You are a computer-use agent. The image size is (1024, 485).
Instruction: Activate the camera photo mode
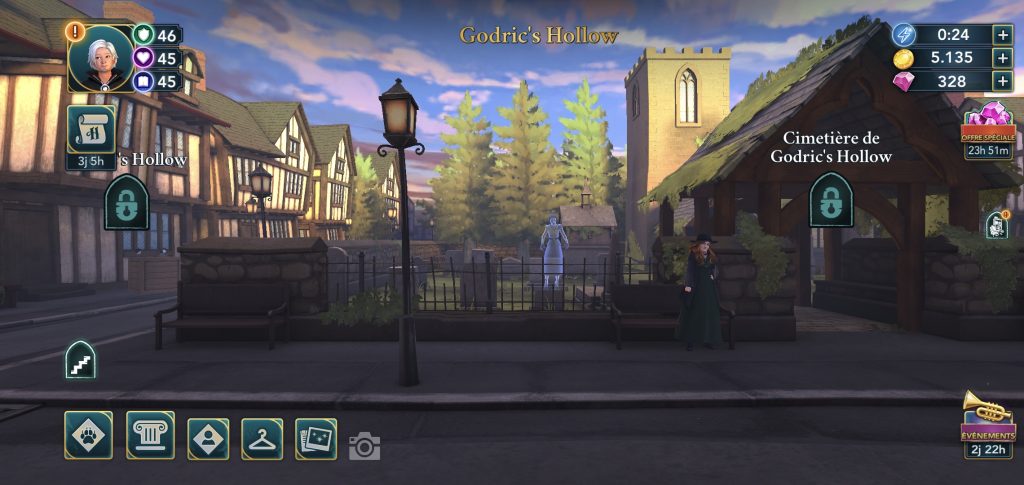[x=364, y=446]
